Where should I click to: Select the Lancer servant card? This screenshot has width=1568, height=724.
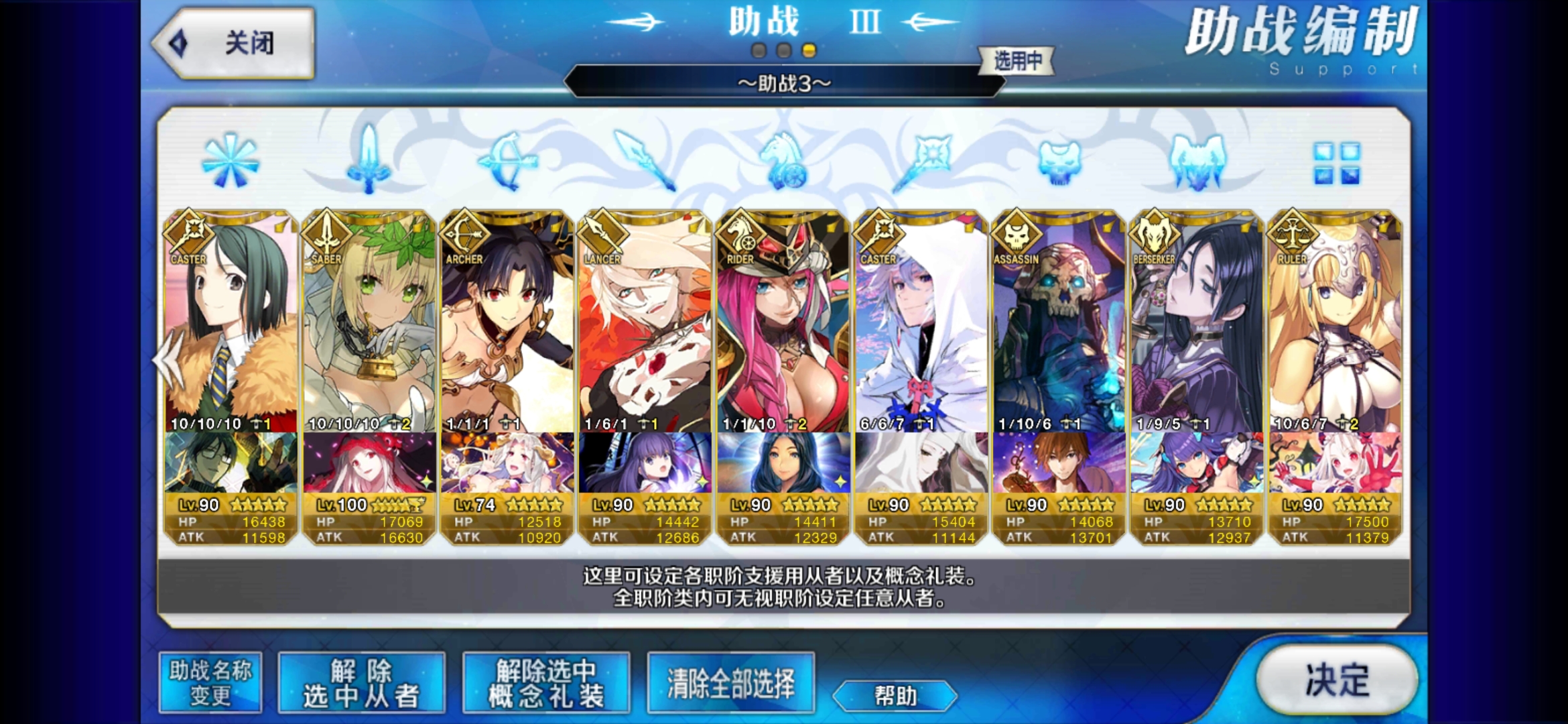645,322
